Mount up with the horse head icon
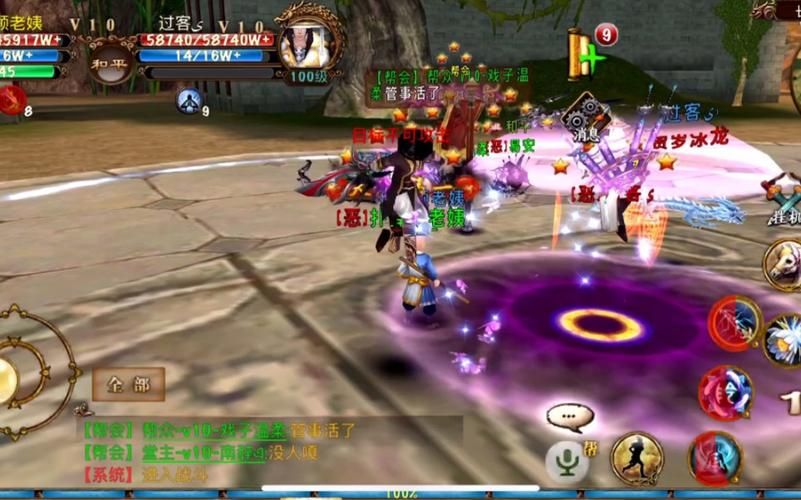 (x=783, y=263)
